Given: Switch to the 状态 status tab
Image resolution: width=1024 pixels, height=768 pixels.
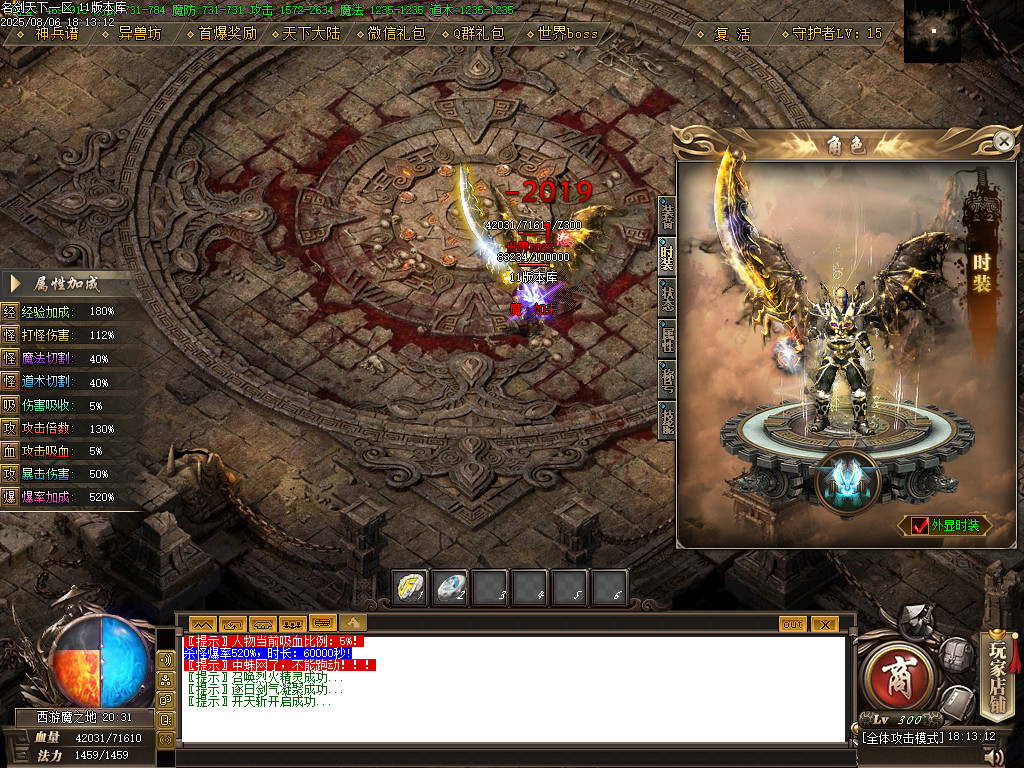Looking at the screenshot, I should (x=667, y=297).
